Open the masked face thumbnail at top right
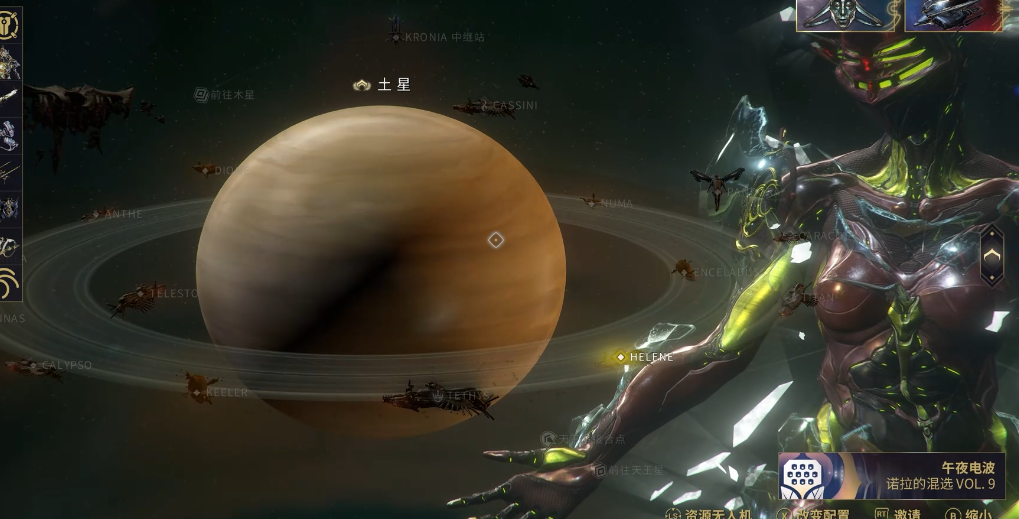The image size is (1019, 519). (x=847, y=16)
